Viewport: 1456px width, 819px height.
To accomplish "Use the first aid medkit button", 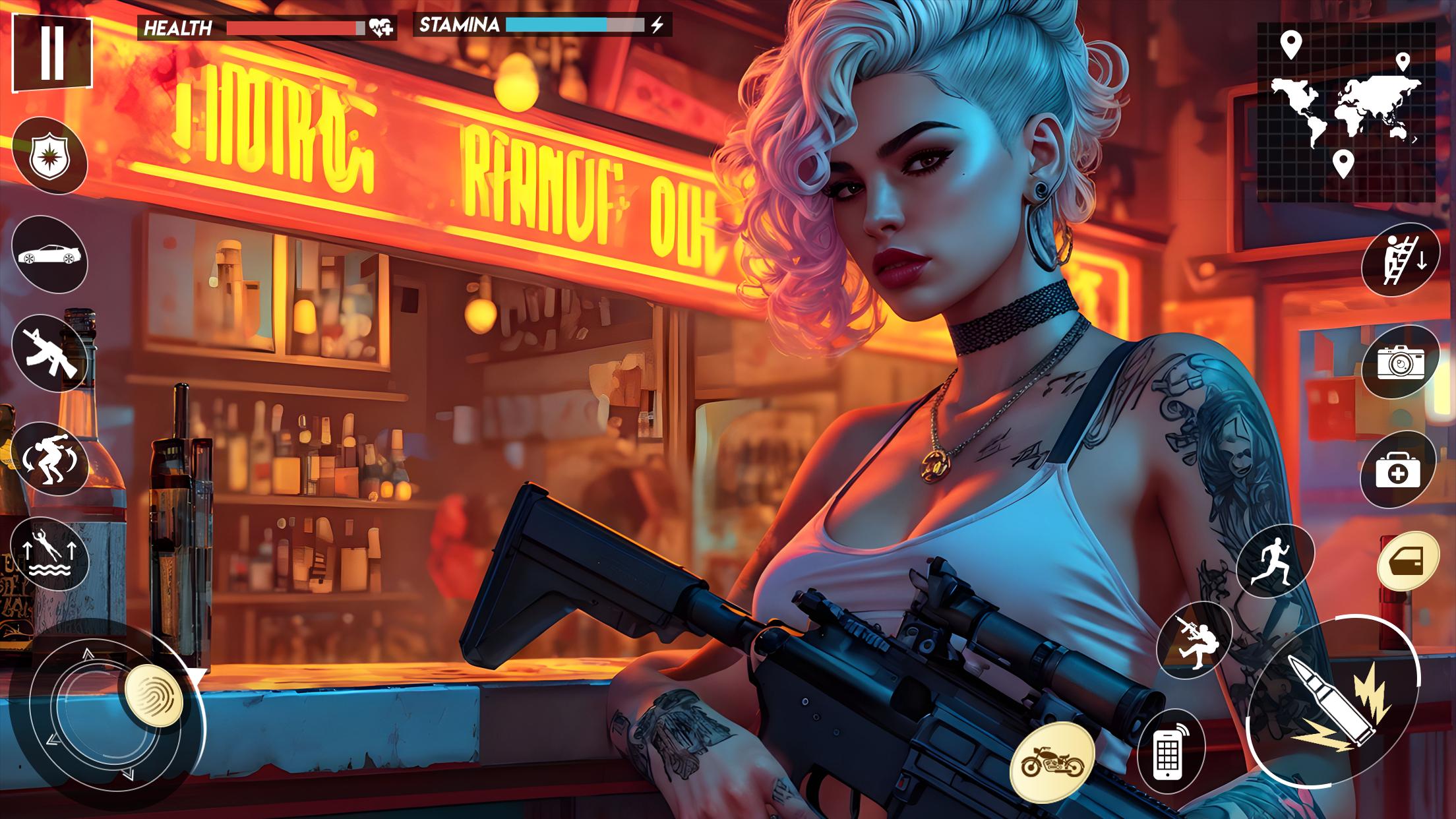I will point(1398,470).
